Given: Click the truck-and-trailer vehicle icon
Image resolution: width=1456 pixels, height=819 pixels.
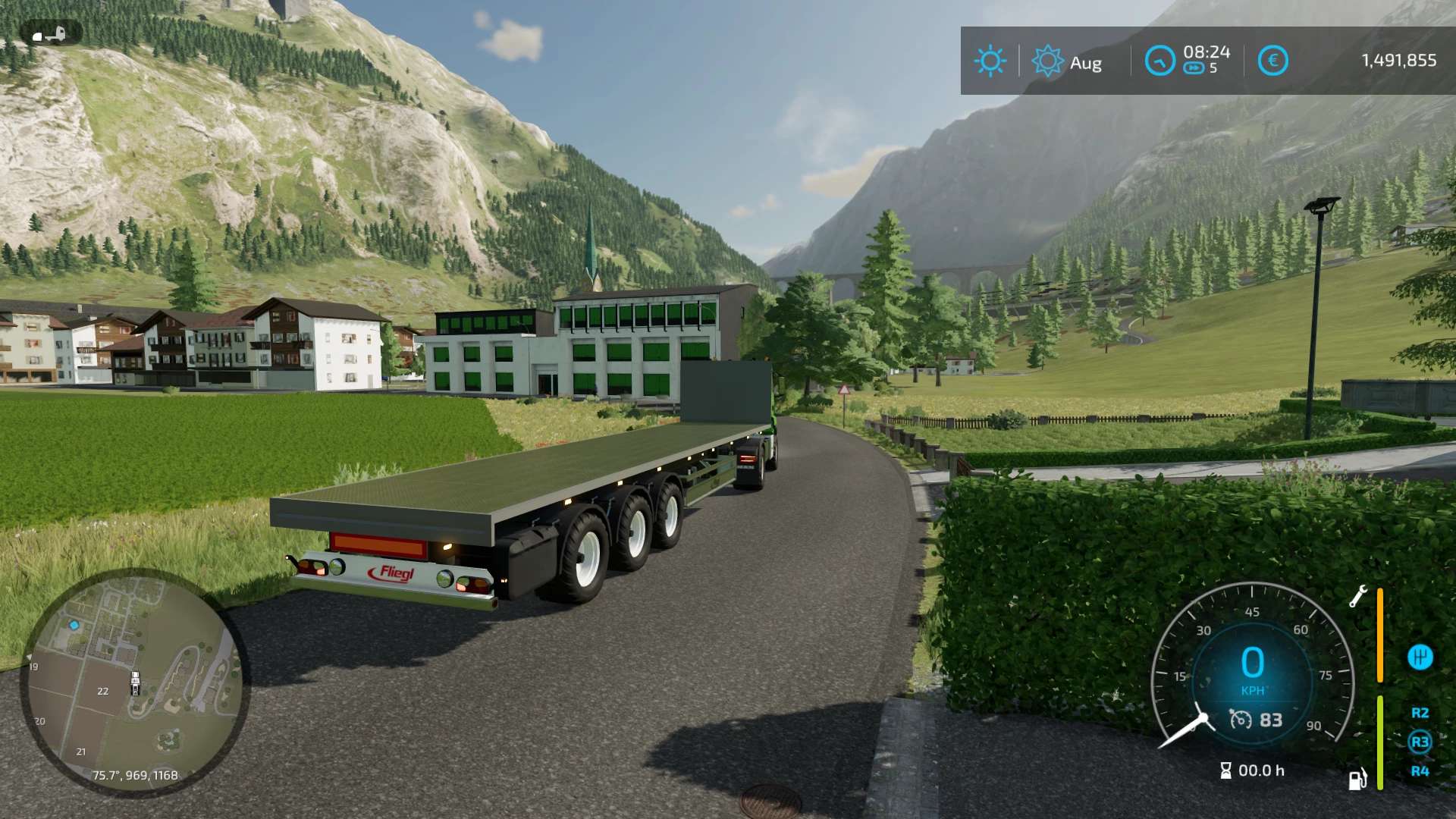Looking at the screenshot, I should (50, 34).
